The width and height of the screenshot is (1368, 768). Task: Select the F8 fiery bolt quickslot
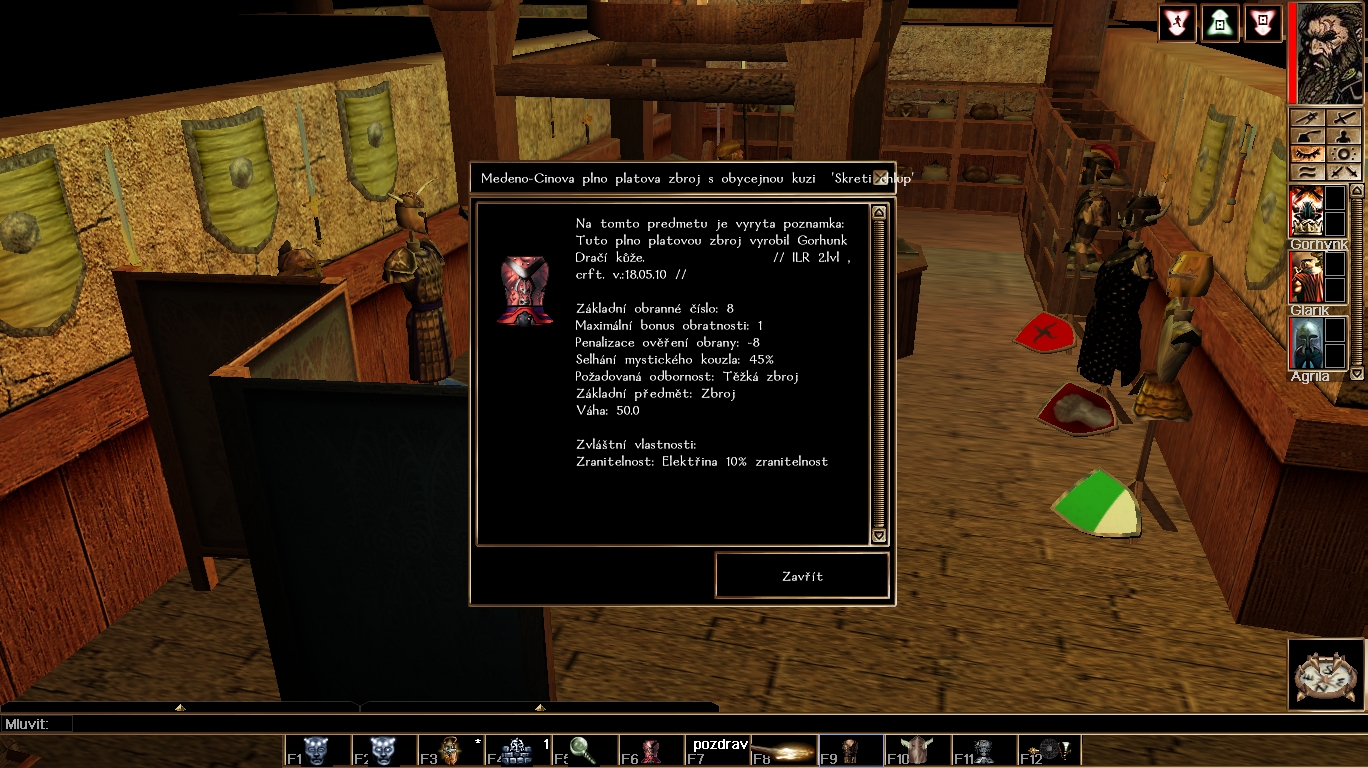(x=783, y=750)
